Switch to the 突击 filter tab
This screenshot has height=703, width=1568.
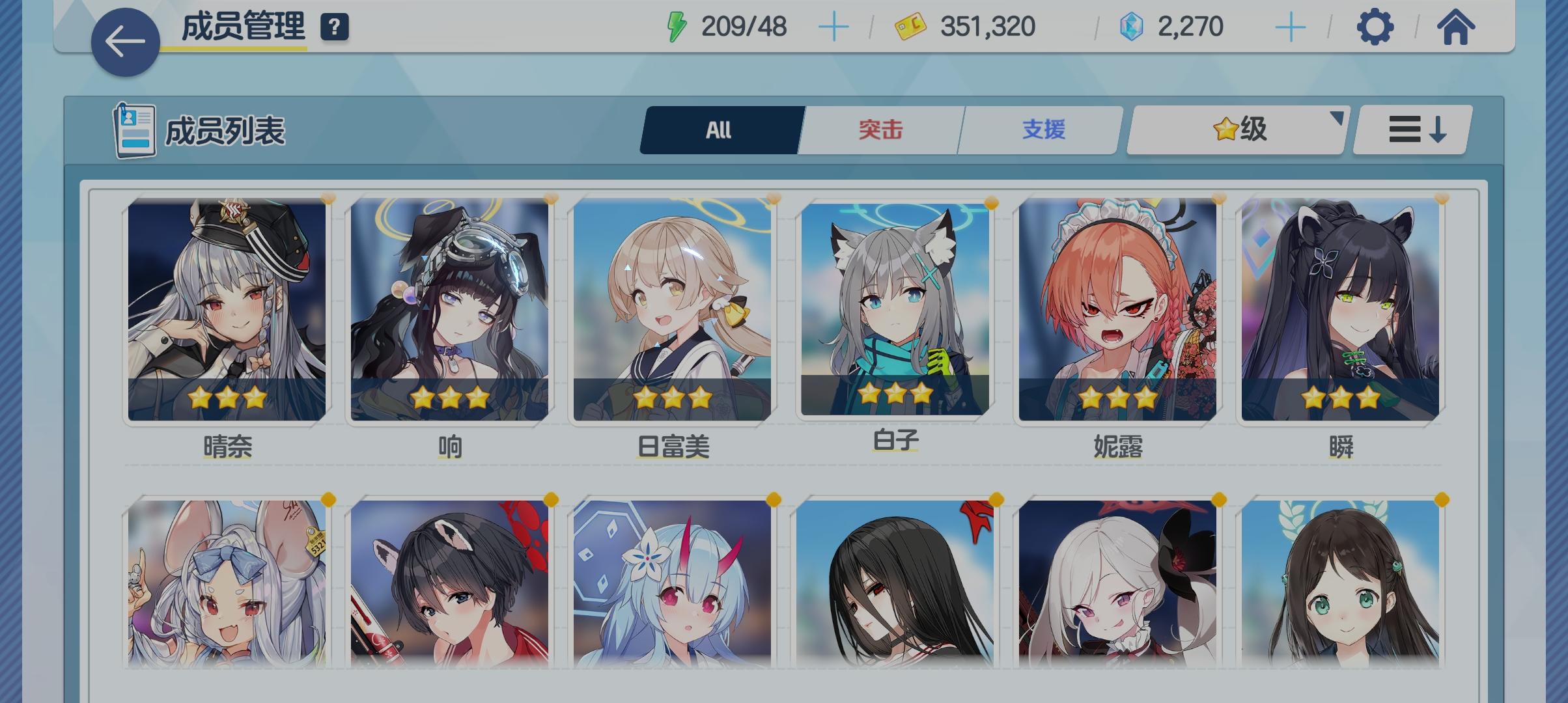click(x=878, y=129)
